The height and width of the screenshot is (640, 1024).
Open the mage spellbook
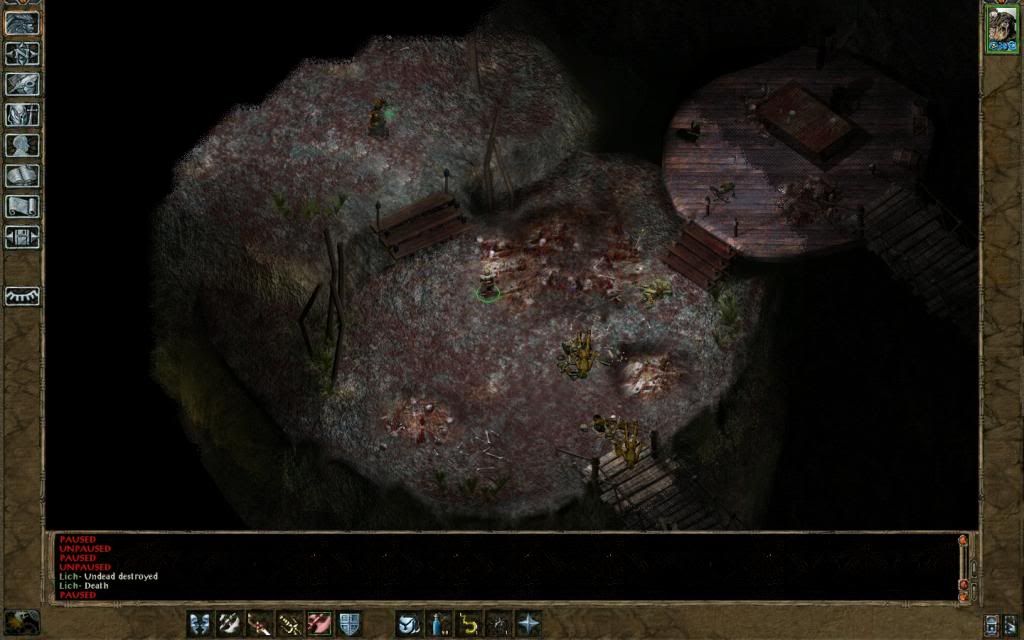(22, 176)
